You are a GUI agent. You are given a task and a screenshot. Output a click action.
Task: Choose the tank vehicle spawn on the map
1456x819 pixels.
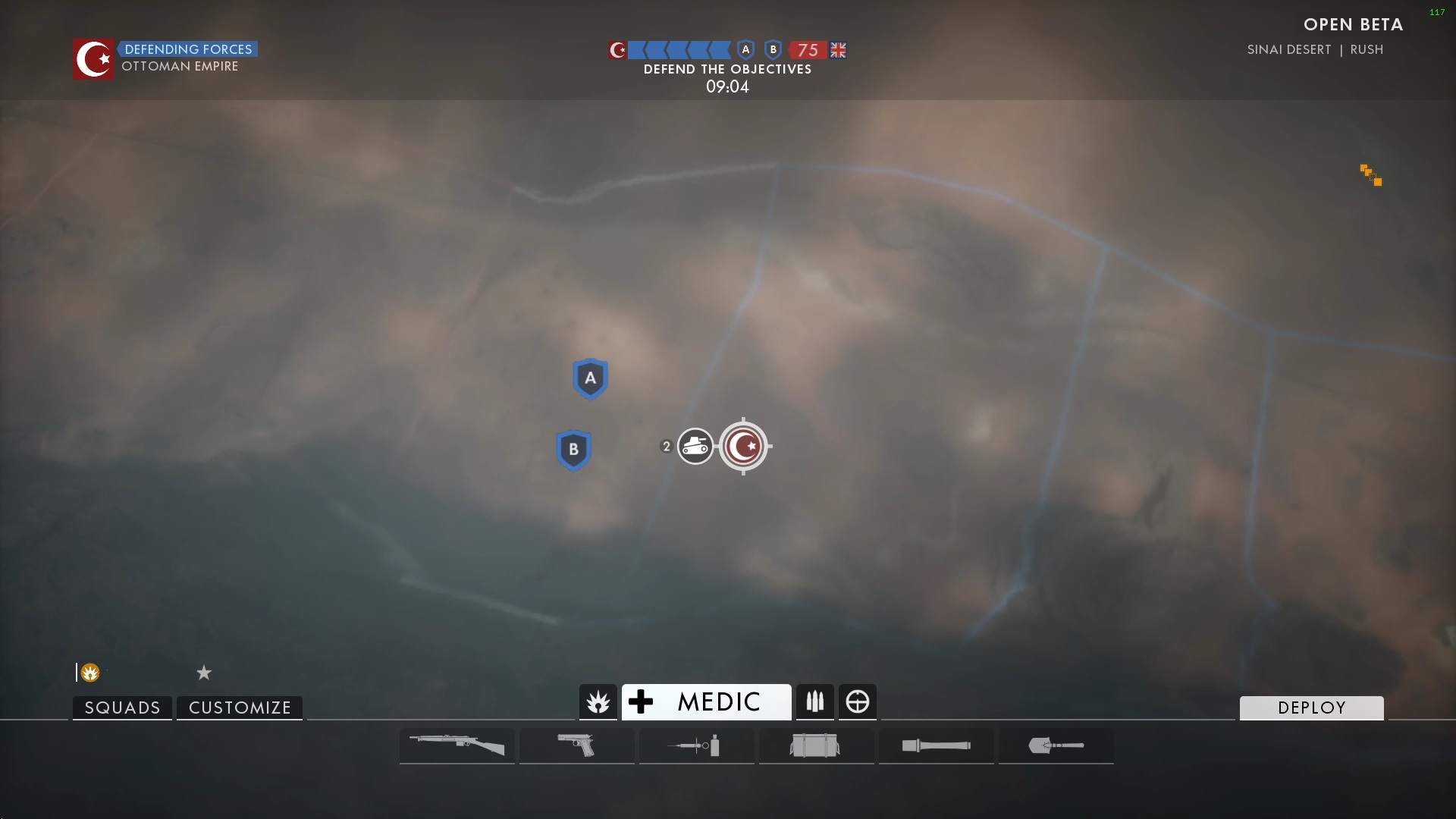tap(695, 447)
